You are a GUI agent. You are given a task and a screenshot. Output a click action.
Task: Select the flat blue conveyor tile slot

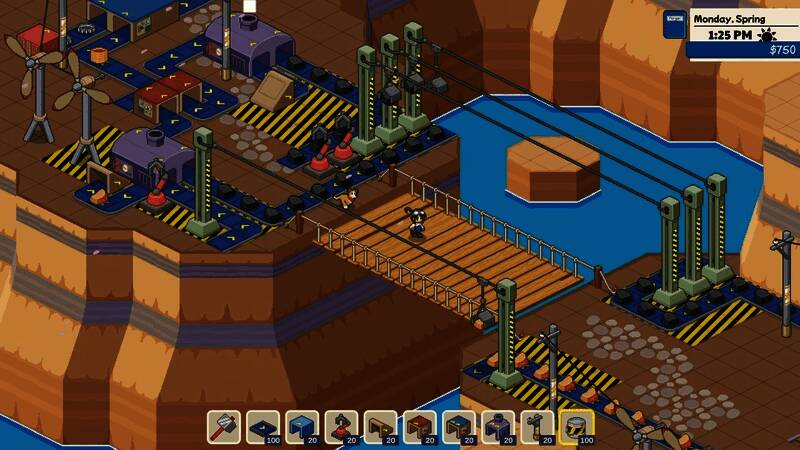[263, 427]
